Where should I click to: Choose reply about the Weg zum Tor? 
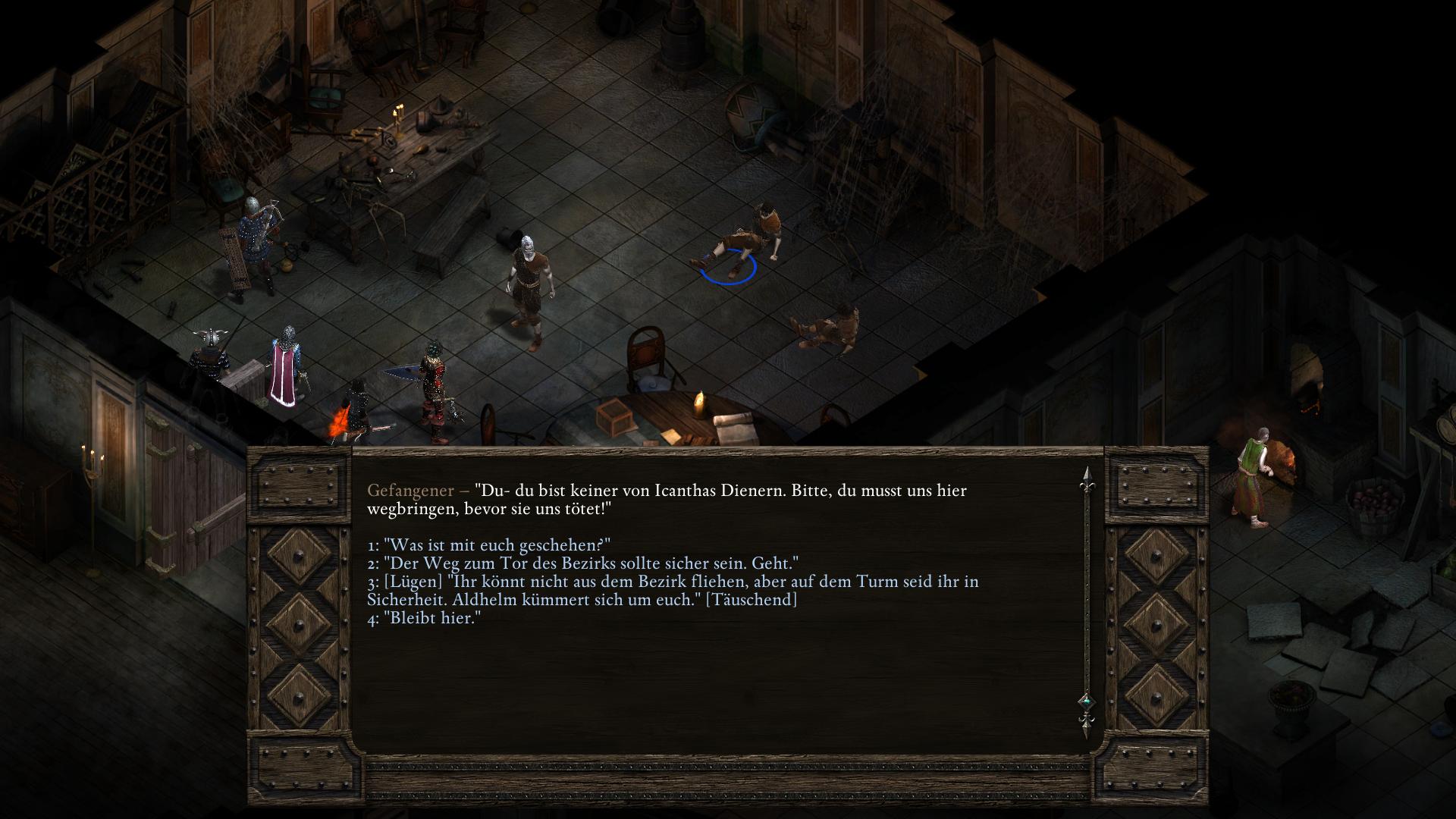click(582, 563)
